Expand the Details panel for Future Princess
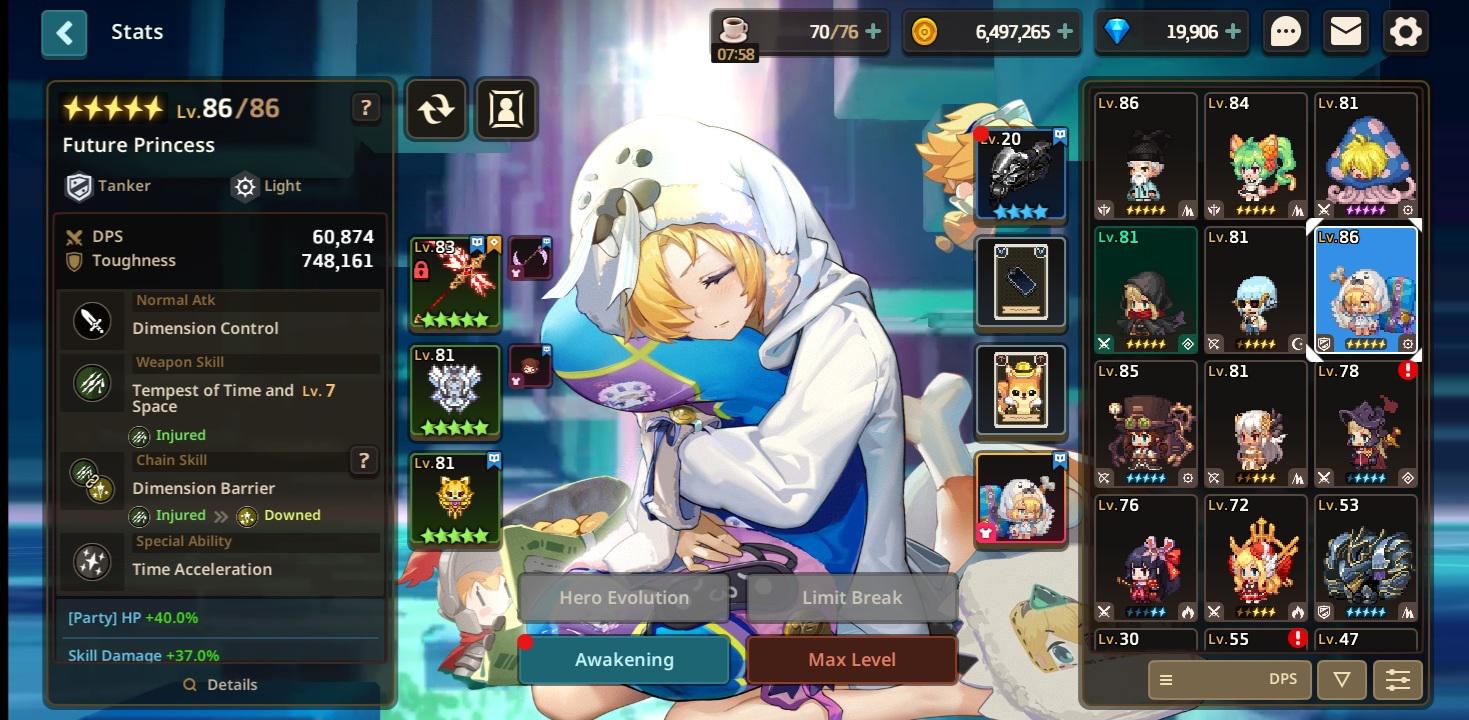 click(220, 685)
